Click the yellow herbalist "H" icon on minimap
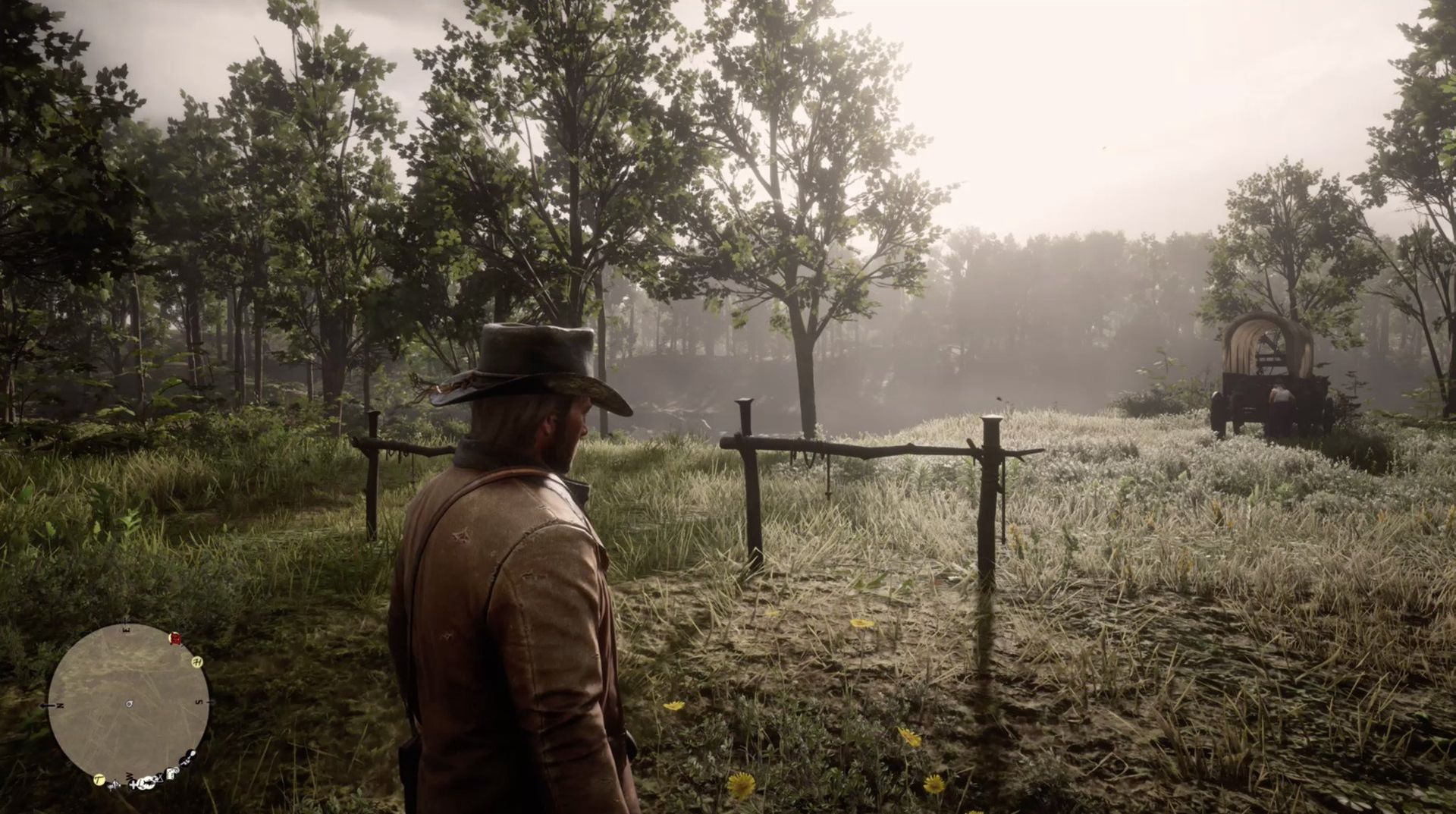 pyautogui.click(x=197, y=663)
